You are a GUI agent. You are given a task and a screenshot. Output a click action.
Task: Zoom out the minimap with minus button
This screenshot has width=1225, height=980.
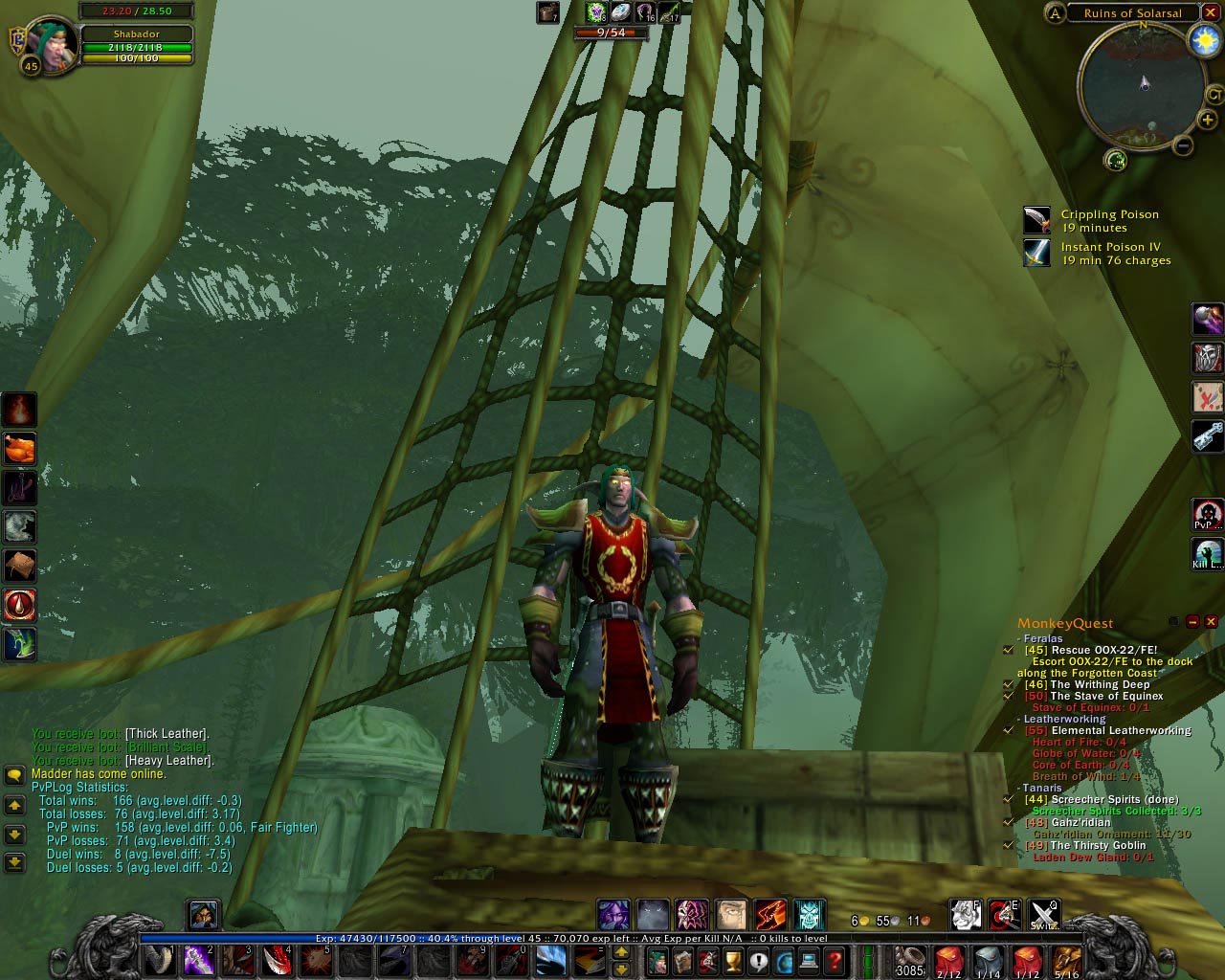click(1183, 145)
